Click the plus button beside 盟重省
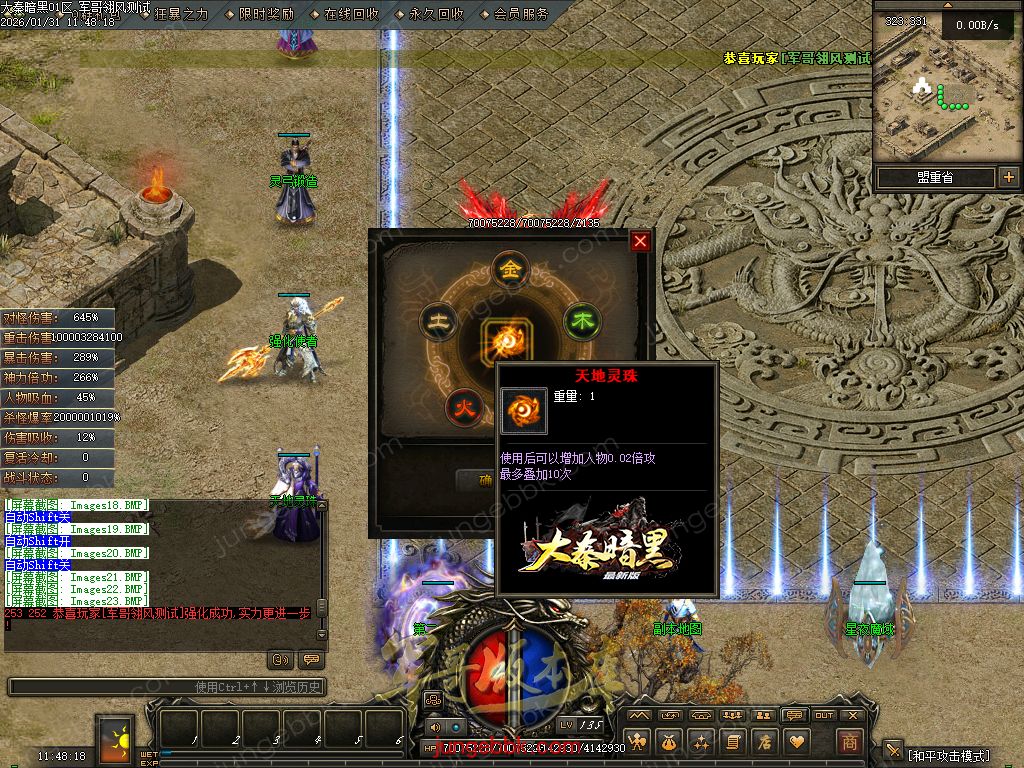 click(1008, 178)
